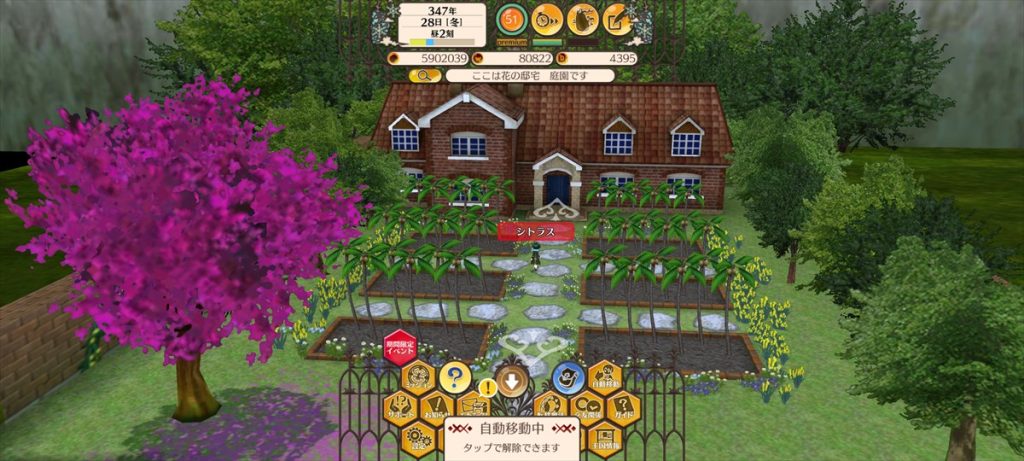This screenshot has height=461, width=1024.
Task: Open the ガイド guide hexagon
Action: point(622,407)
